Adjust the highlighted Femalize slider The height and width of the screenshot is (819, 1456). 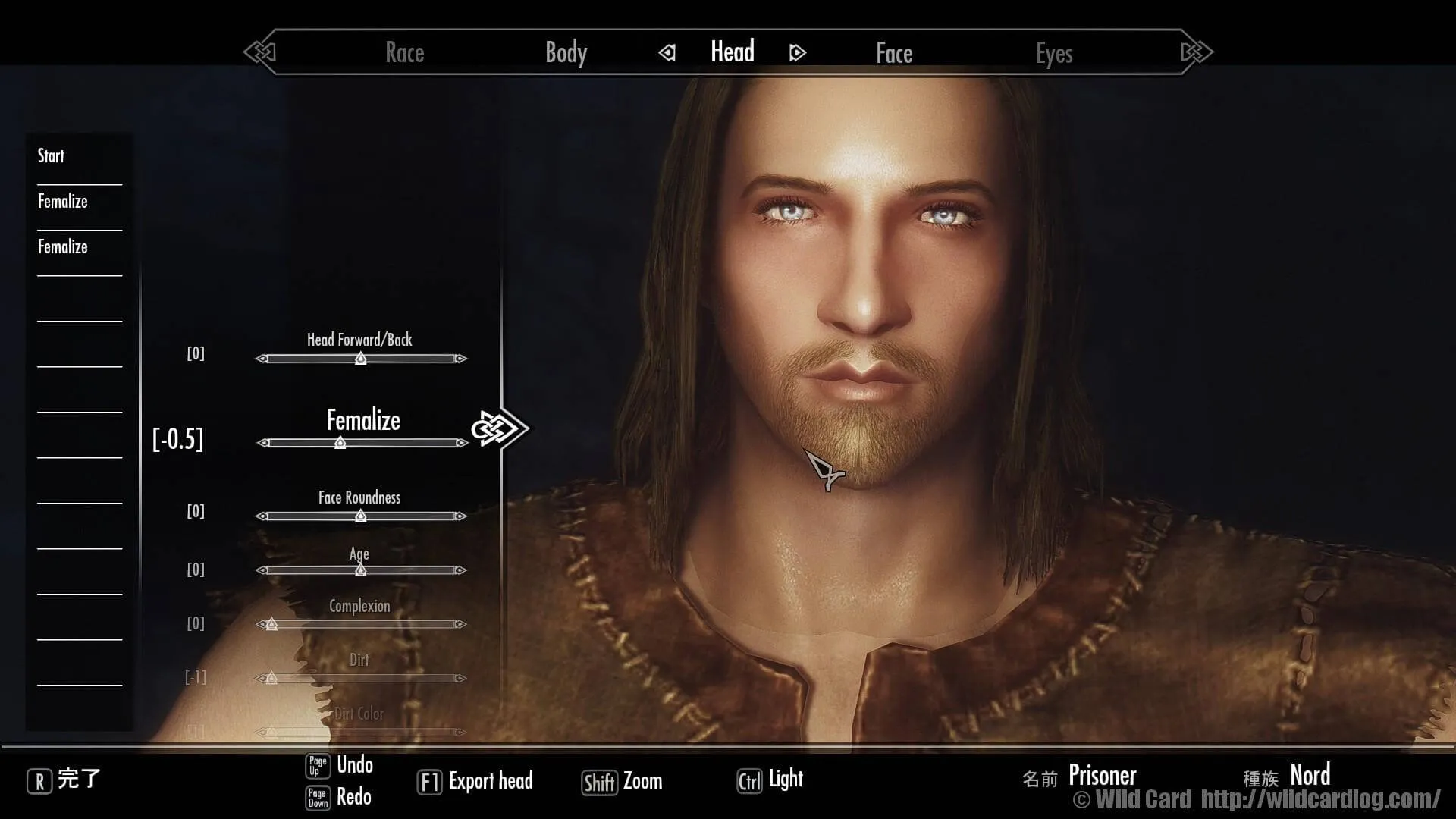tap(340, 443)
